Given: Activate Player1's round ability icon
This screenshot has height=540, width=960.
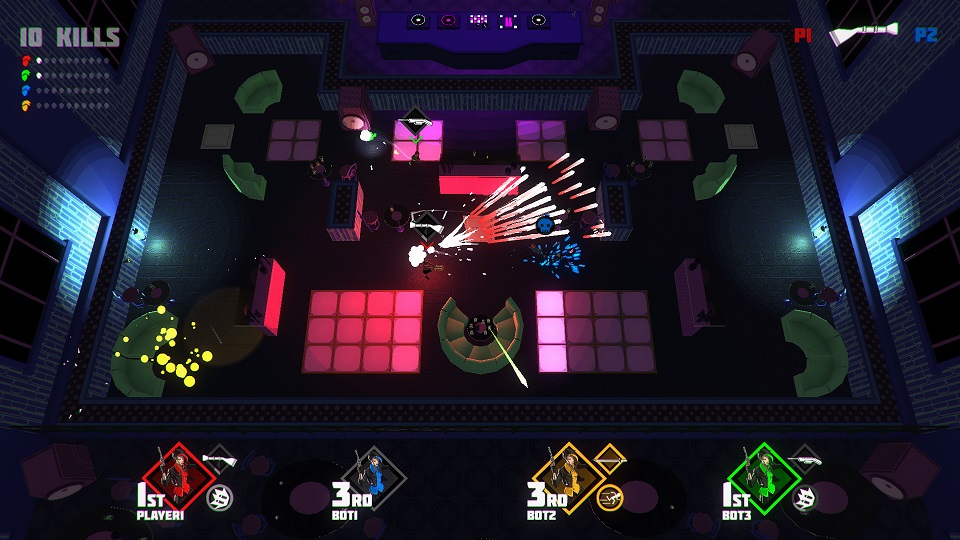Looking at the screenshot, I should coord(218,496).
